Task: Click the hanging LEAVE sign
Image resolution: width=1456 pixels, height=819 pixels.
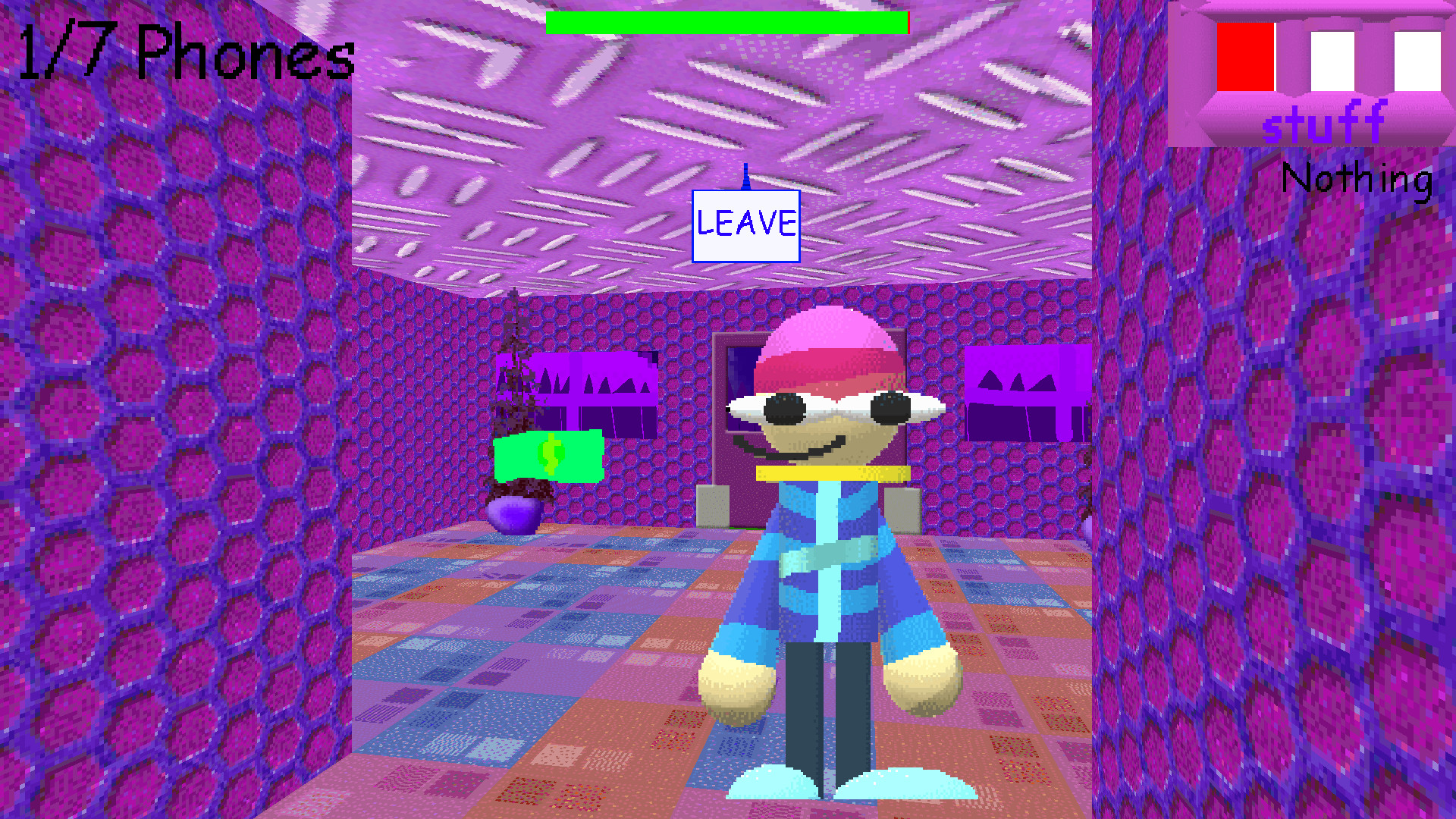Action: pos(745,225)
